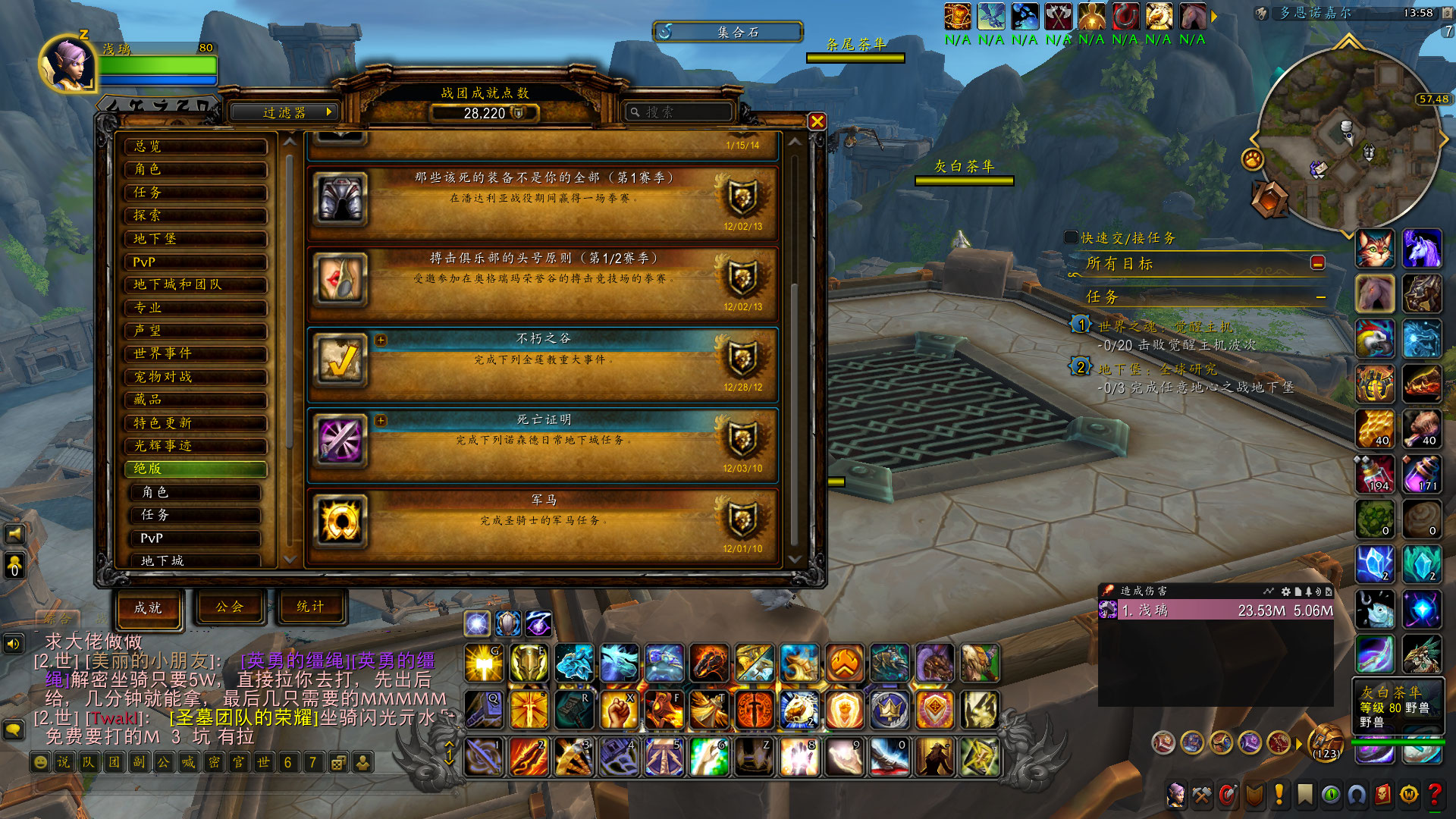The width and height of the screenshot is (1456, 819).
Task: Switch to the 公会 guild tab
Action: pyautogui.click(x=229, y=607)
